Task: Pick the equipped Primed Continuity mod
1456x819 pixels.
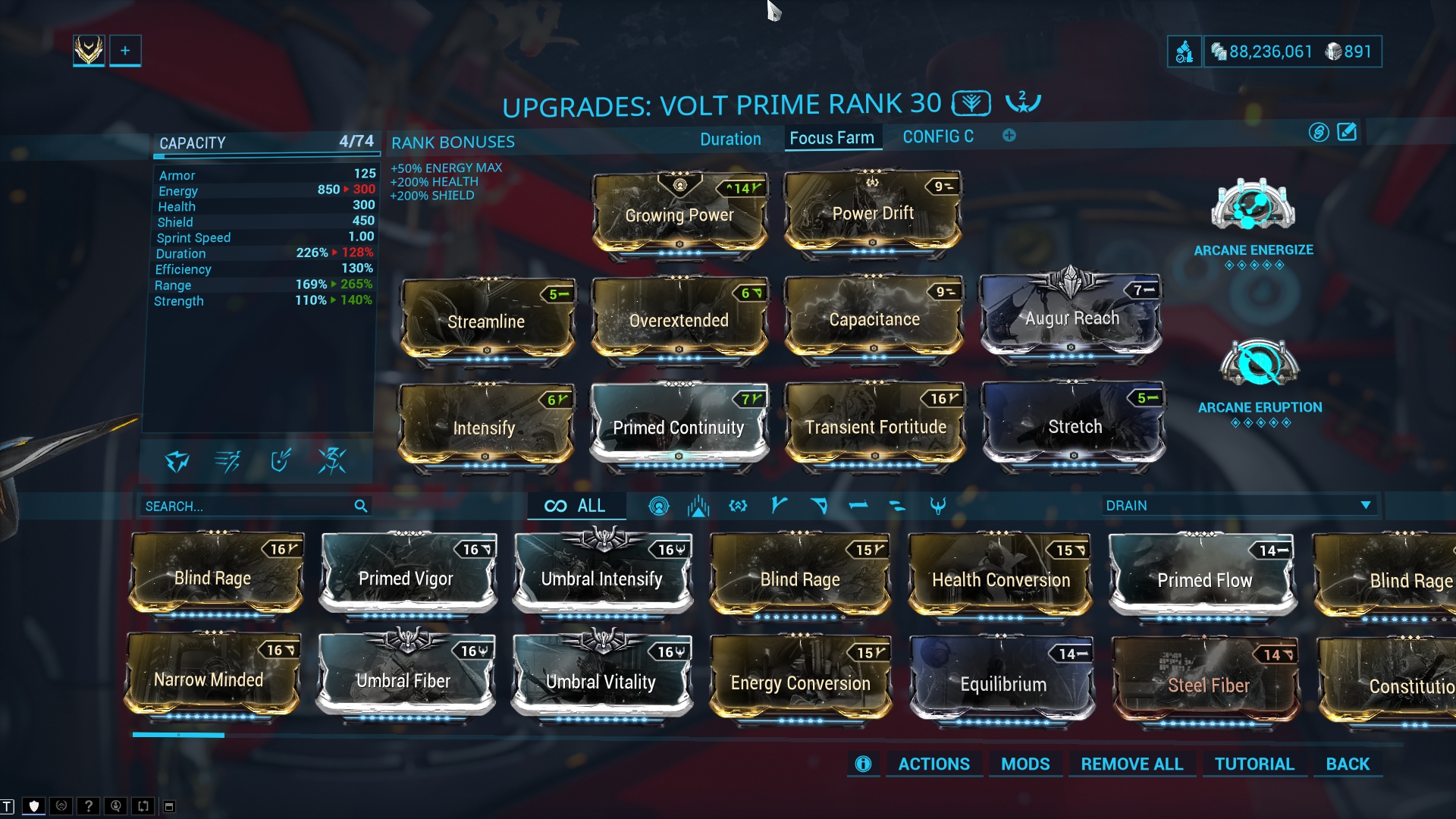Action: click(679, 426)
